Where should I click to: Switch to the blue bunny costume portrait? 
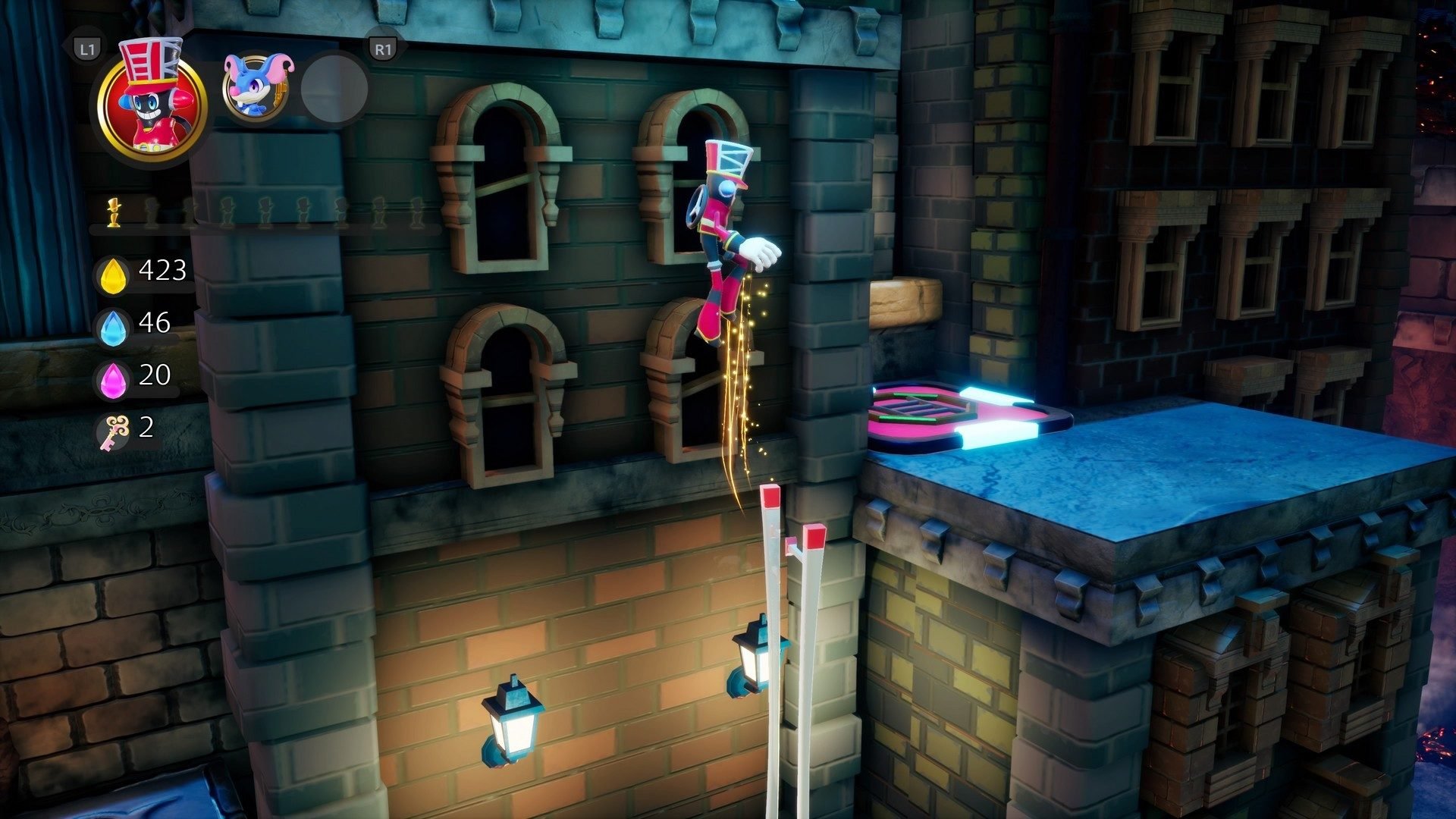[256, 87]
